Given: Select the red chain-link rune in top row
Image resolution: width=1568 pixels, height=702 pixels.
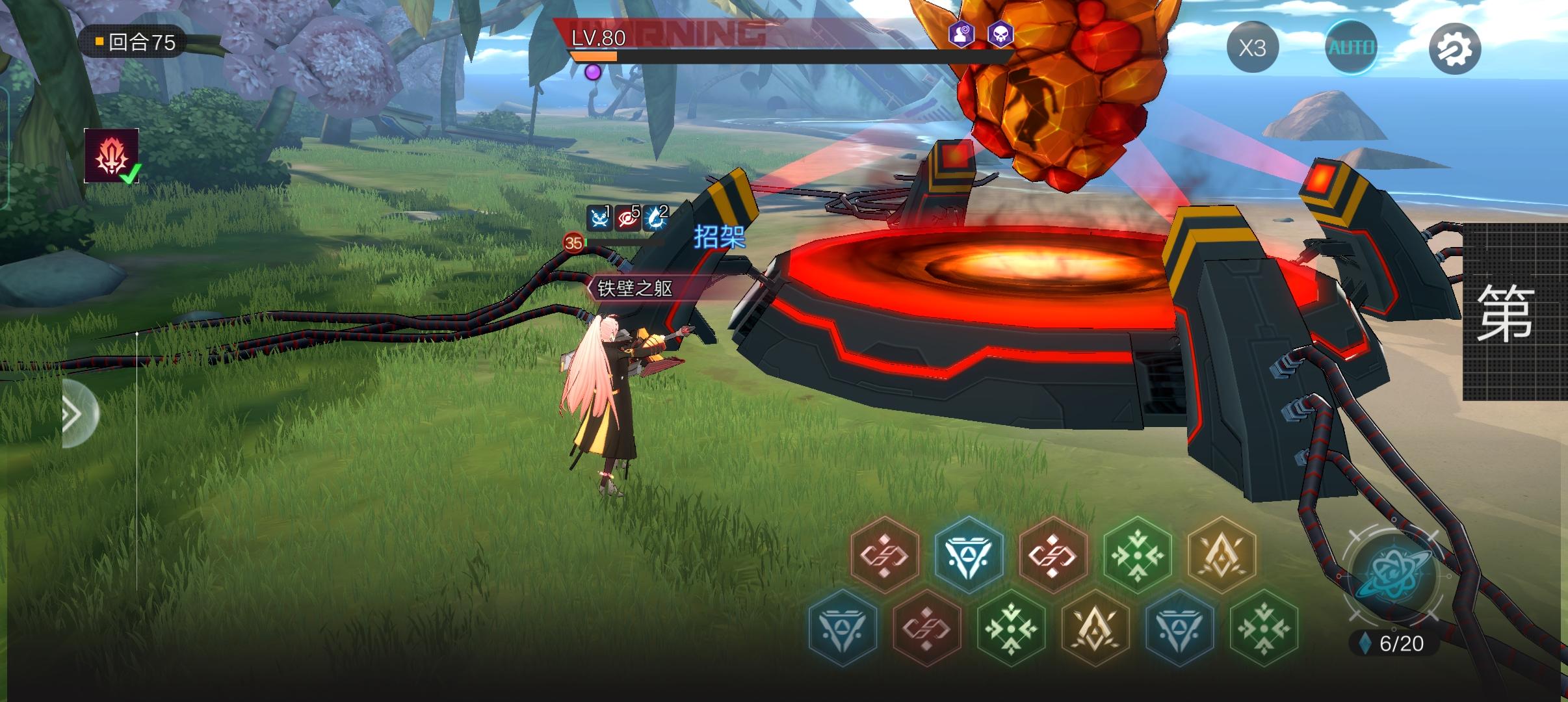Looking at the screenshot, I should coord(884,557).
